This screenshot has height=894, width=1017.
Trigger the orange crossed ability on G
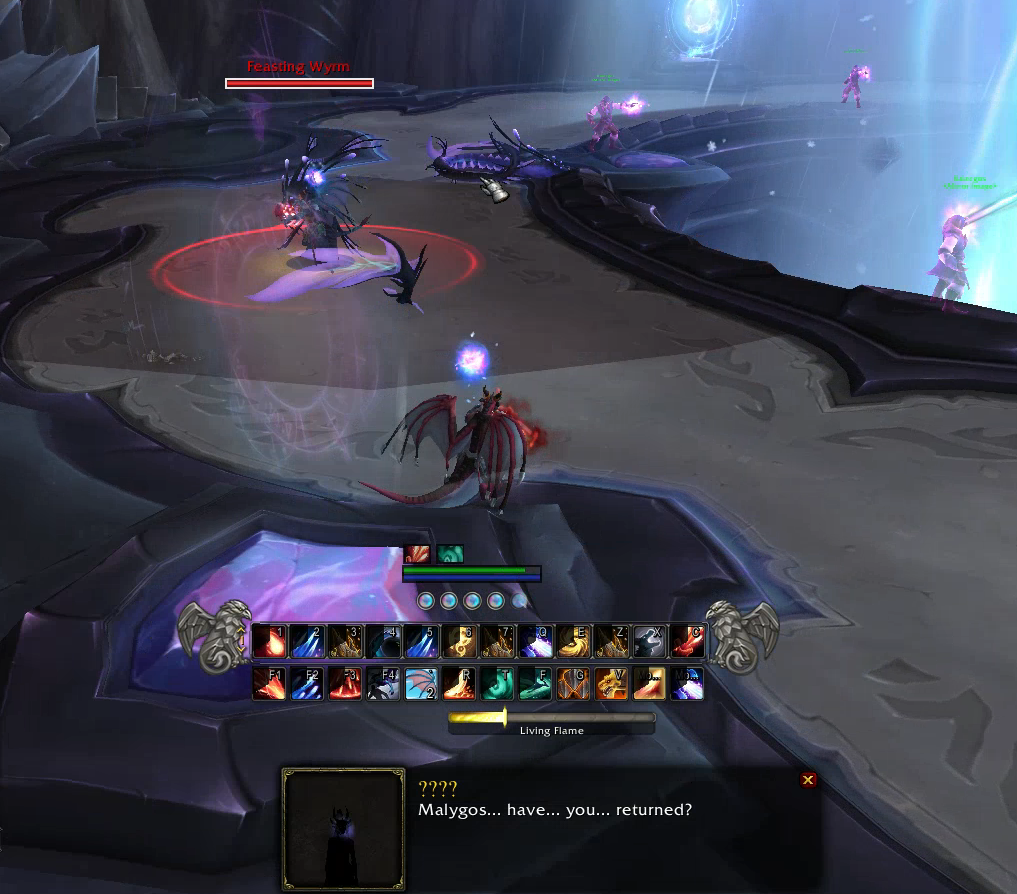pyautogui.click(x=573, y=684)
